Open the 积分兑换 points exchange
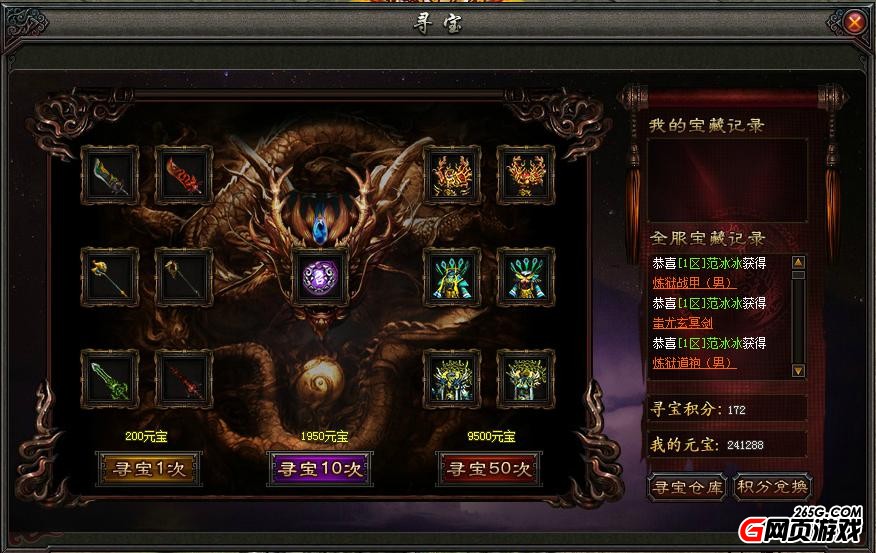Viewport: 876px width, 553px height. (x=772, y=488)
